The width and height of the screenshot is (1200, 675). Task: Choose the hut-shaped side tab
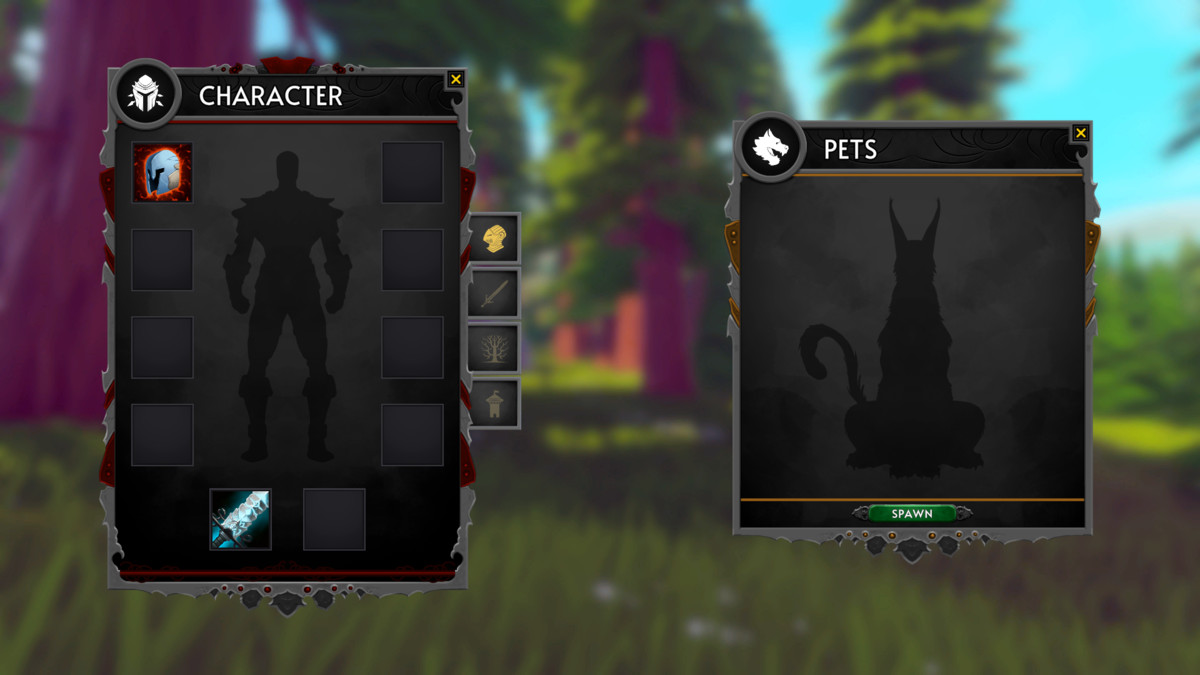[495, 403]
